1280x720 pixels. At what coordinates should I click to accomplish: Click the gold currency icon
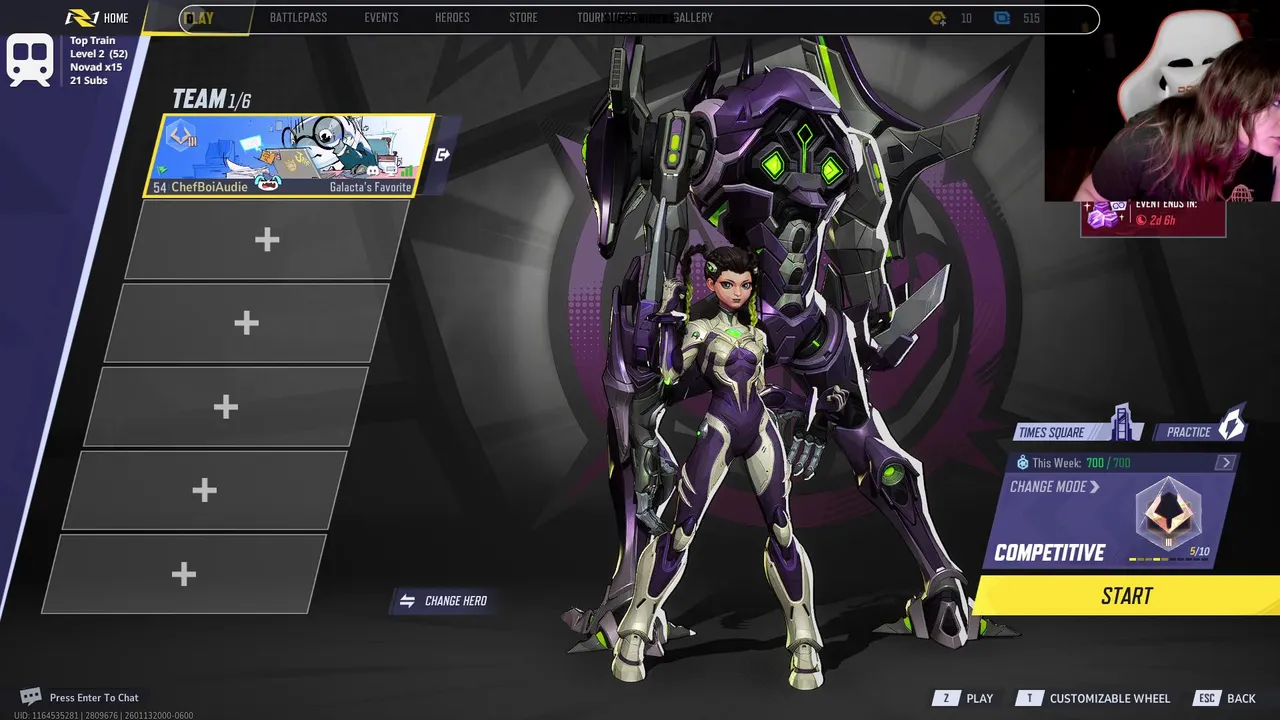937,18
